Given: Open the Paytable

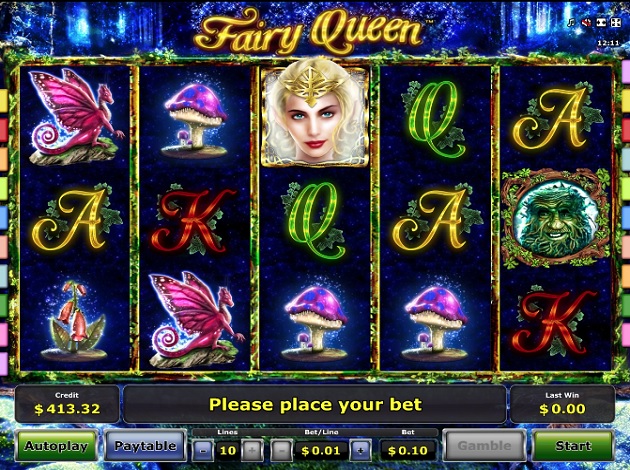Looking at the screenshot, I should coord(144,446).
